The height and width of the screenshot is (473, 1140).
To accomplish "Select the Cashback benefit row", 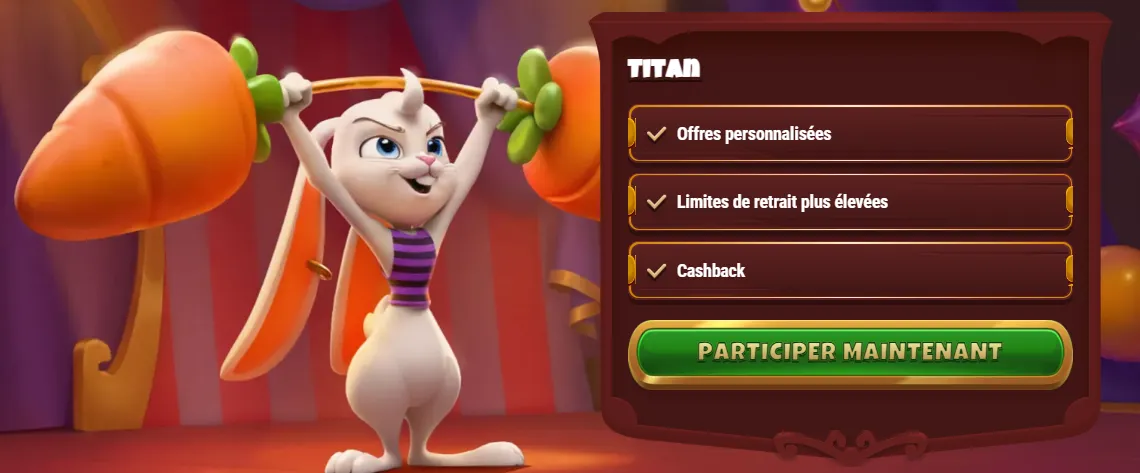I will 850,270.
